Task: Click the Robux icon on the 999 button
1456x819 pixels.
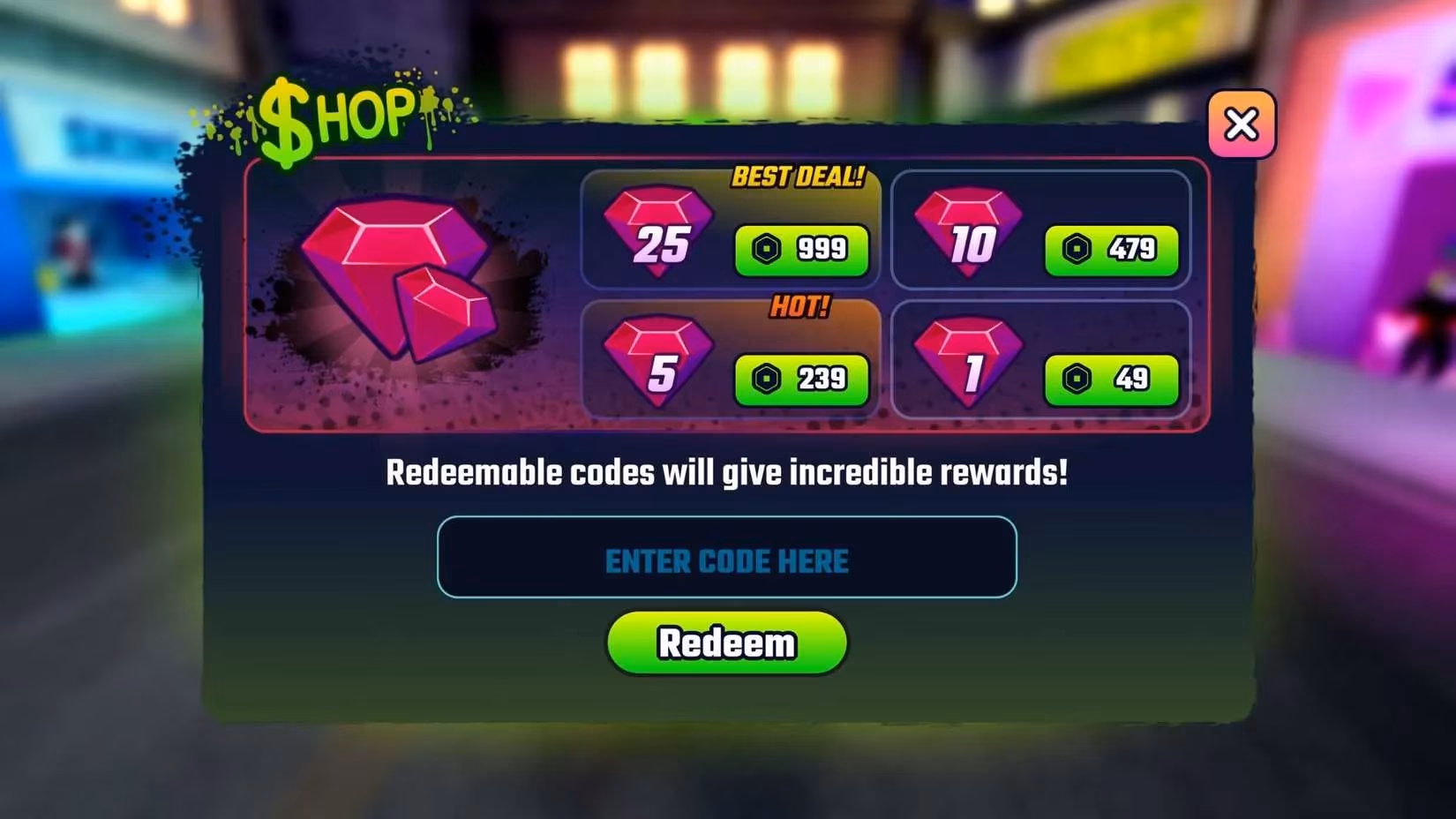Action: click(x=766, y=251)
